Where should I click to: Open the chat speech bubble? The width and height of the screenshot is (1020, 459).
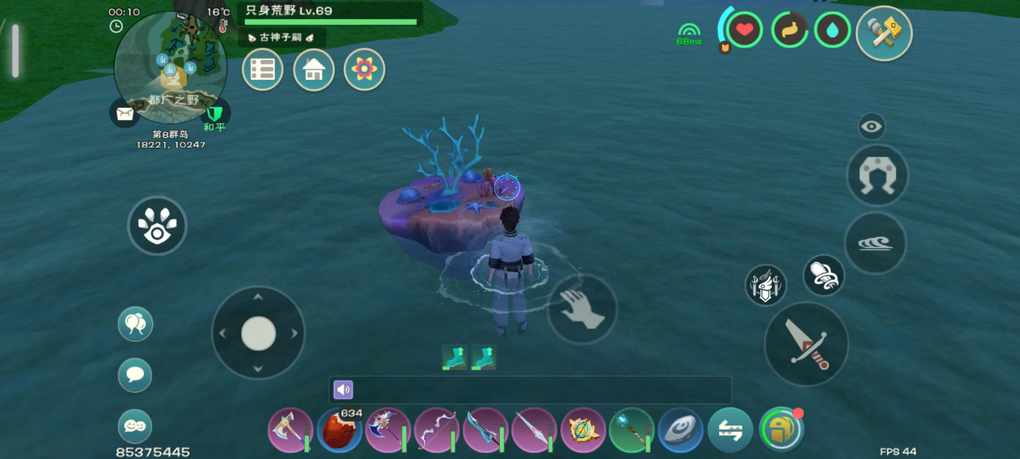(135, 375)
